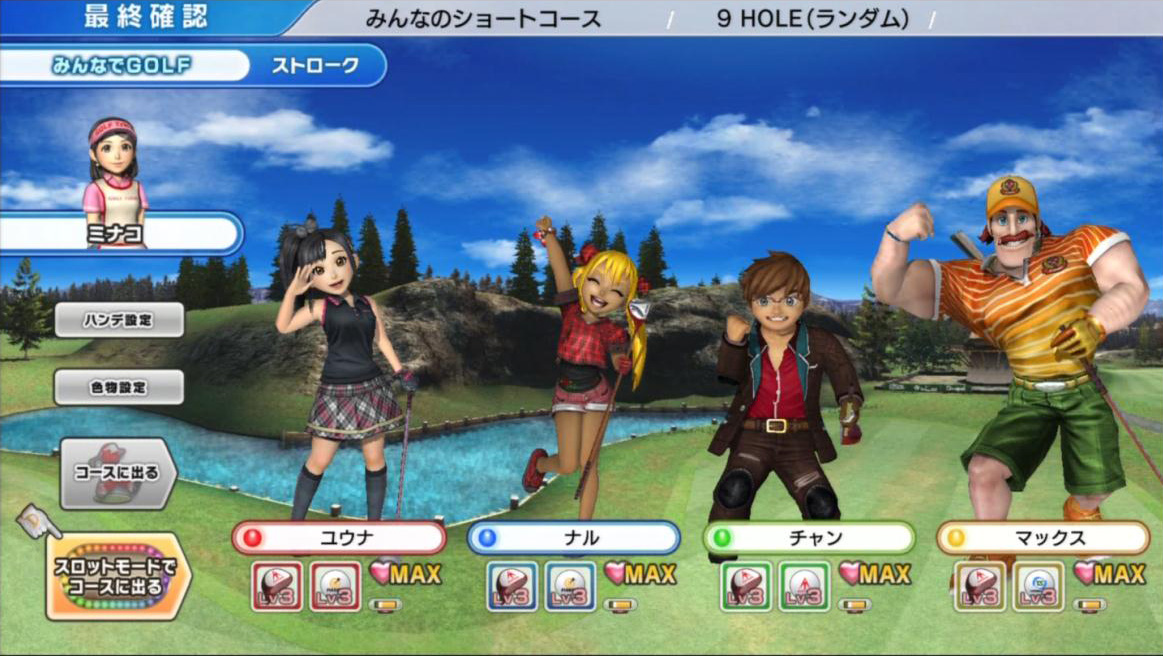Click マックス's Lv3 club icon
This screenshot has width=1163, height=656.
click(980, 586)
